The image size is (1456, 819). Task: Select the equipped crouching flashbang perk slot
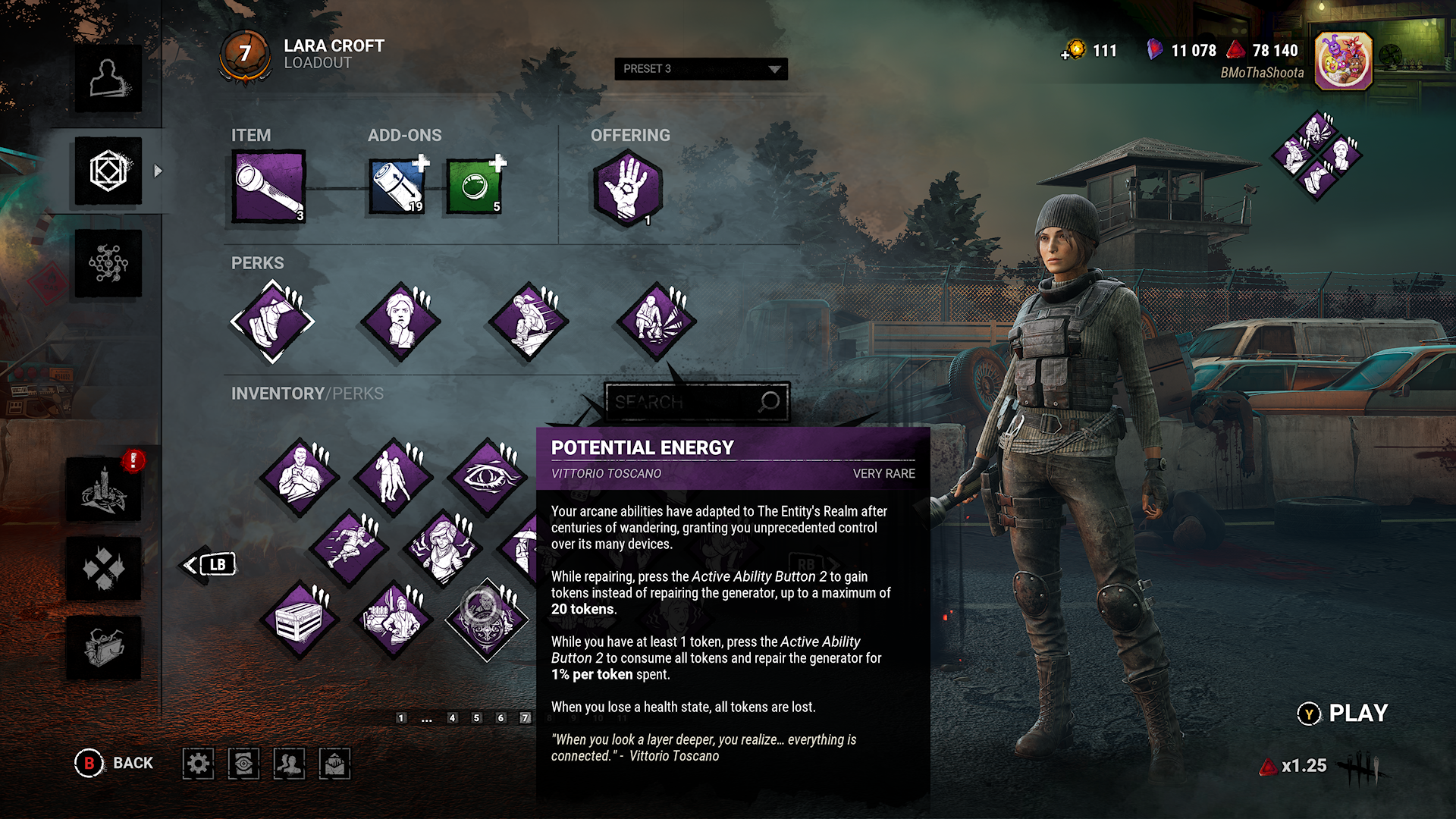point(656,322)
